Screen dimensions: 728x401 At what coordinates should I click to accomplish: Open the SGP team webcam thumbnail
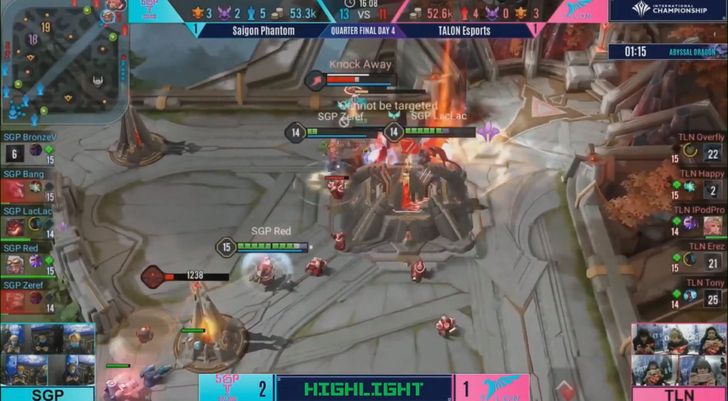(x=48, y=354)
